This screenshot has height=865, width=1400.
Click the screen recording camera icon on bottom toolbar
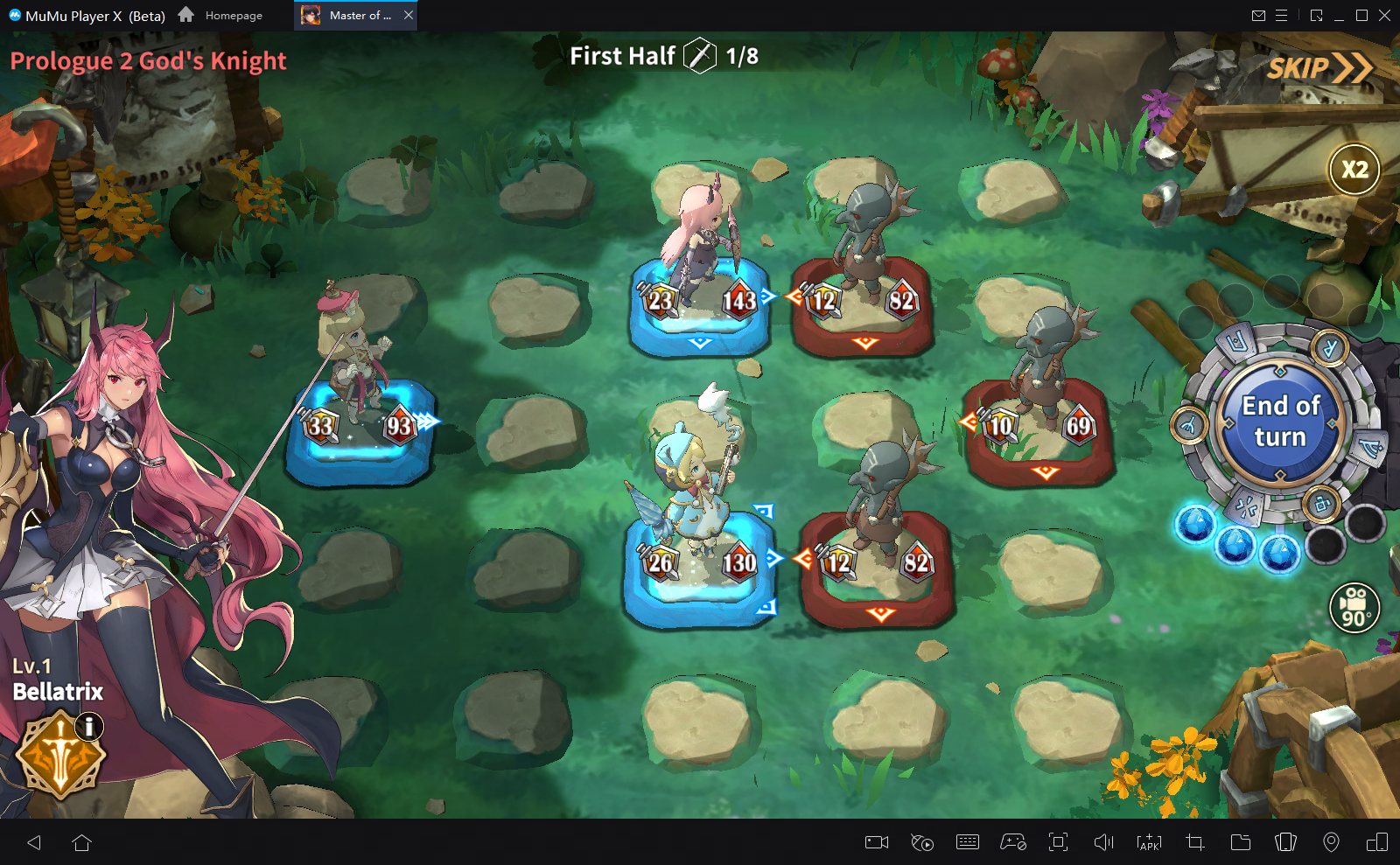coord(878,842)
